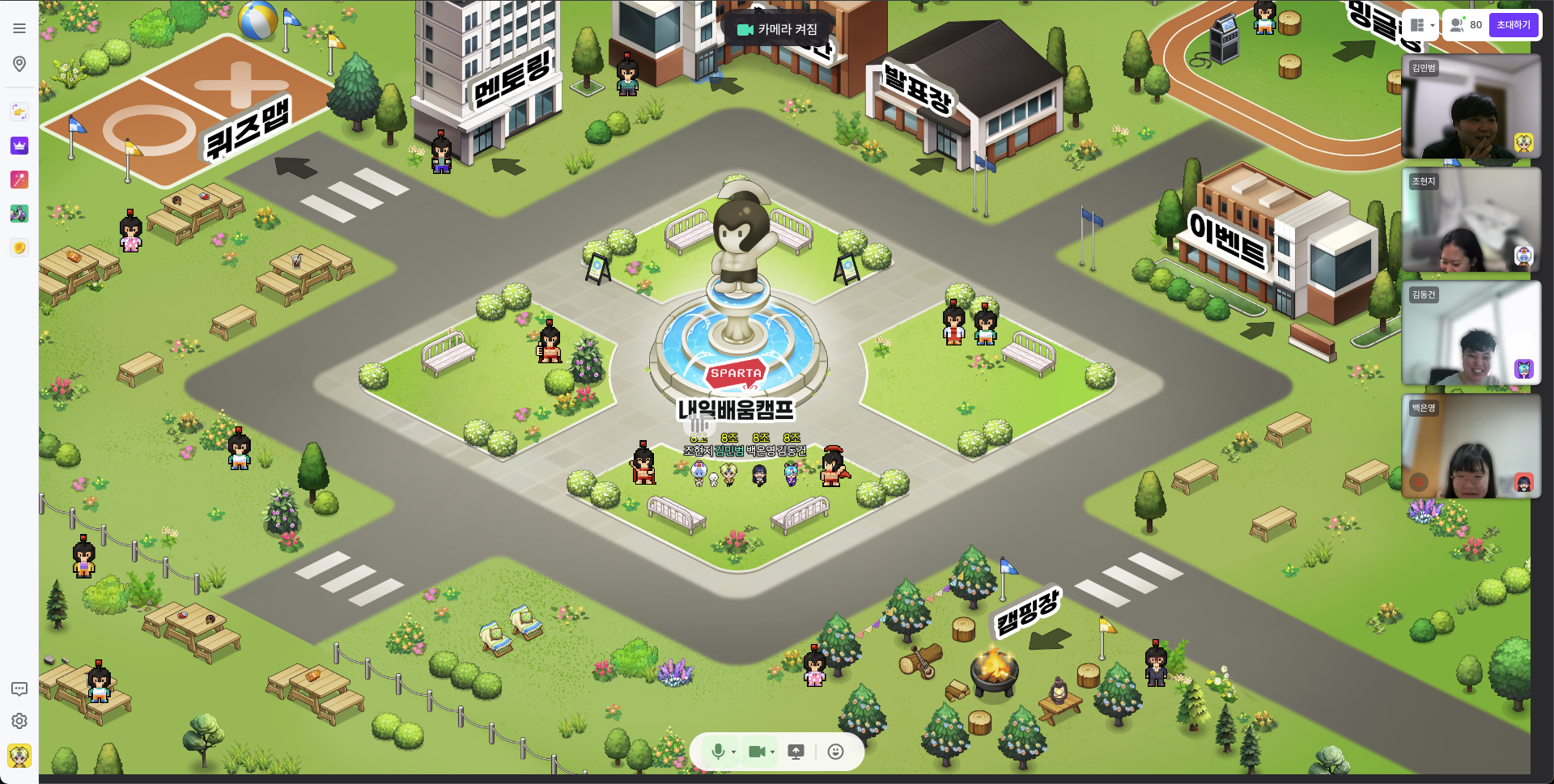Viewport: 1554px width, 784px height.
Task: Open the emoji reactions picker
Action: (x=836, y=752)
